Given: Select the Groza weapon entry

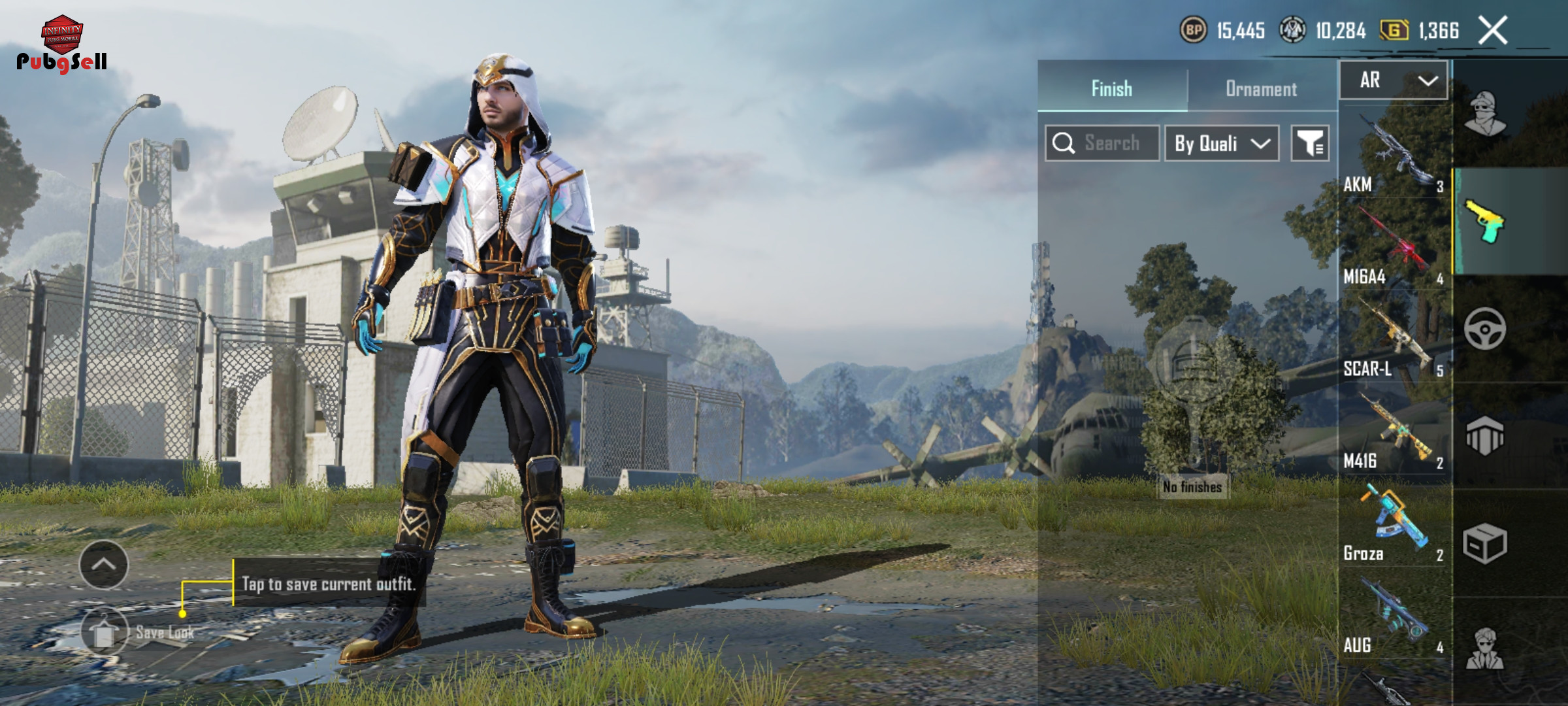Looking at the screenshot, I should (1394, 523).
